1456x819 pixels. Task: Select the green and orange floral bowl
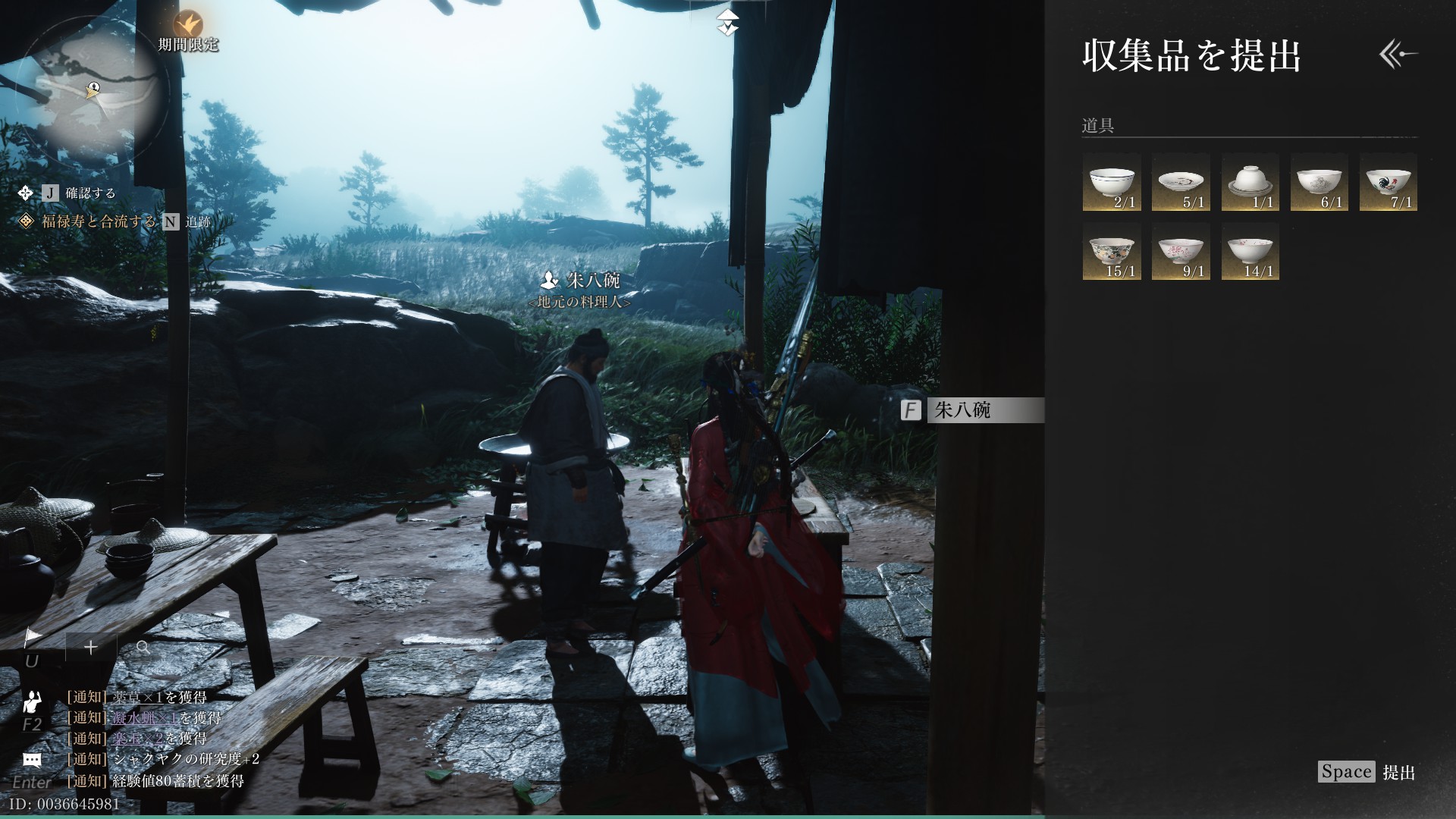click(x=1112, y=252)
